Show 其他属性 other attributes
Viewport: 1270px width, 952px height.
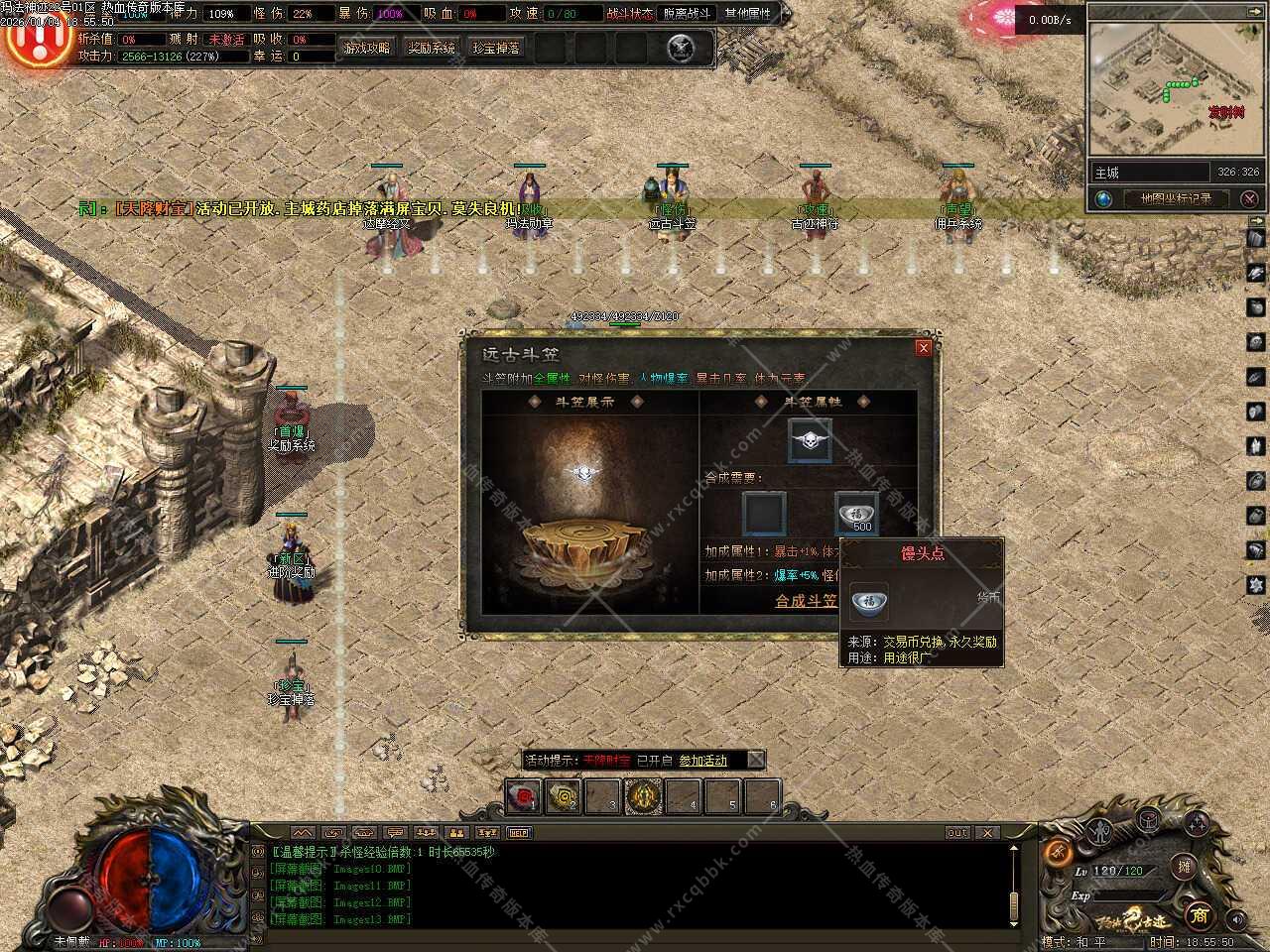[747, 14]
